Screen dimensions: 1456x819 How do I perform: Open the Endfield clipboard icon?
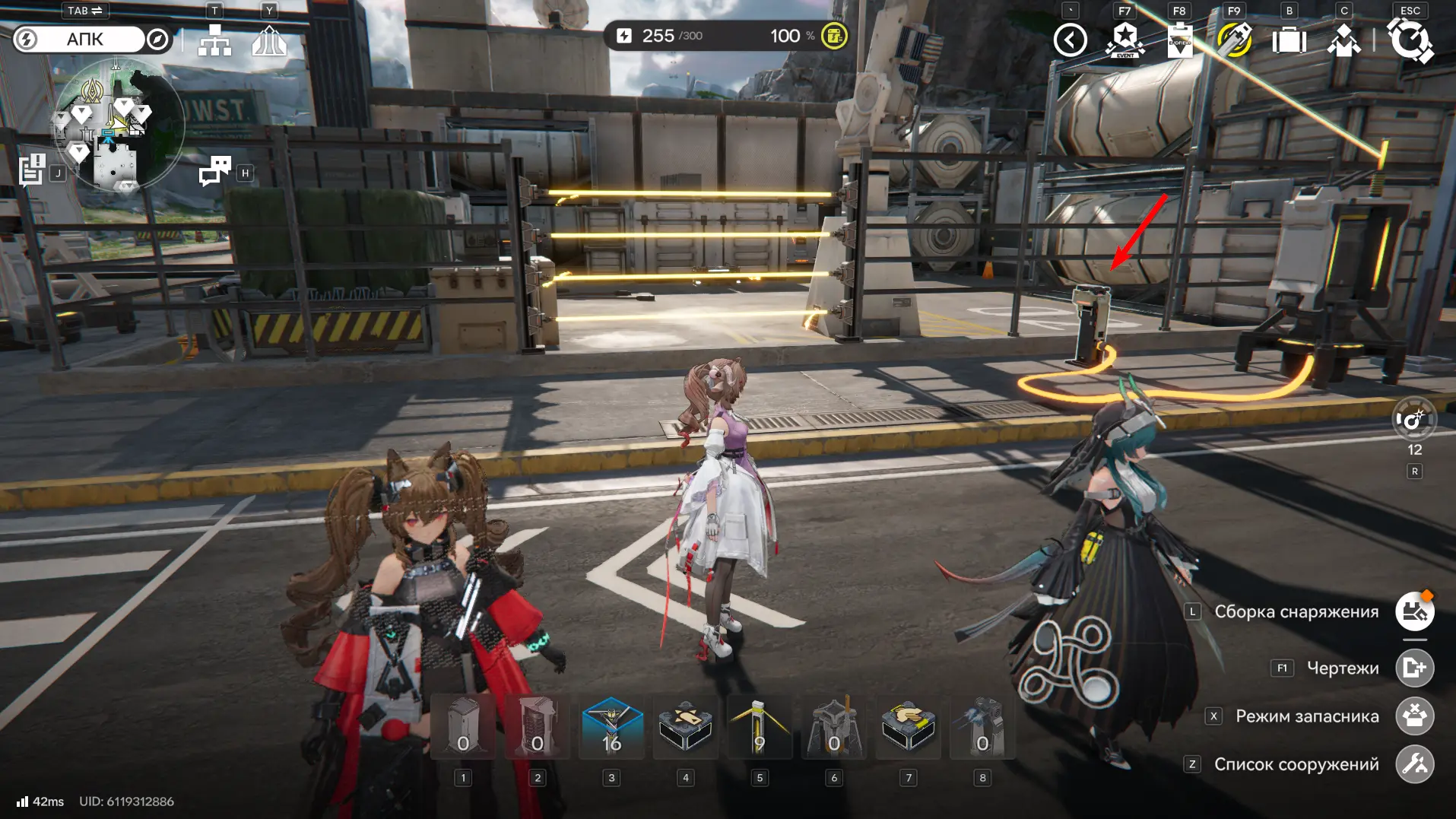(x=1180, y=40)
